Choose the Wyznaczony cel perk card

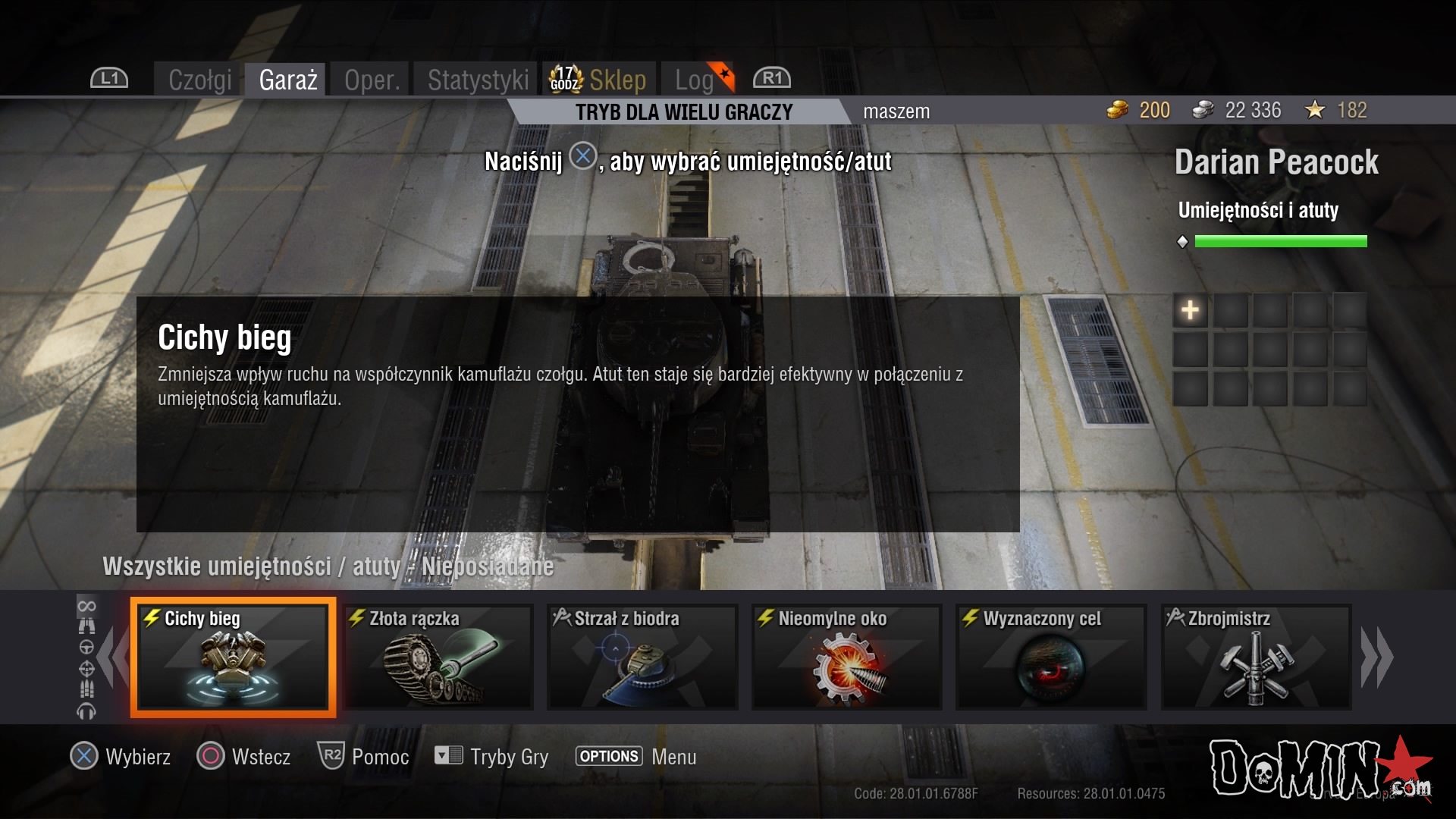pos(1051,657)
